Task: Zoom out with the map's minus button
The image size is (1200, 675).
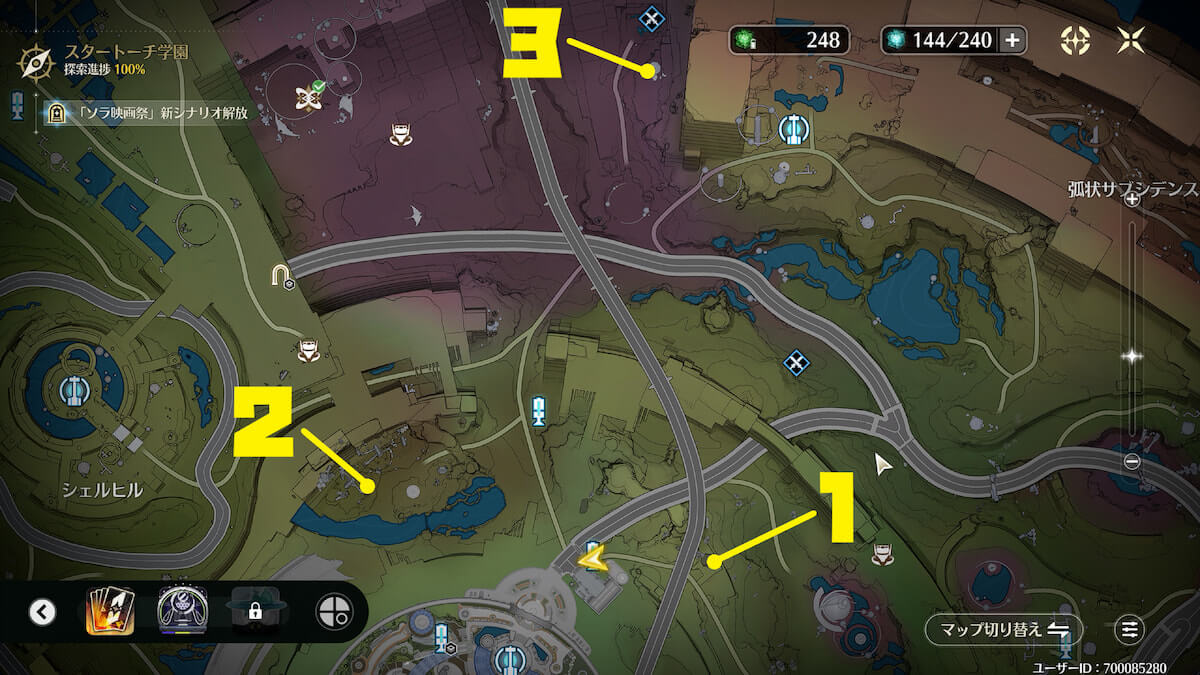Action: [x=1132, y=461]
